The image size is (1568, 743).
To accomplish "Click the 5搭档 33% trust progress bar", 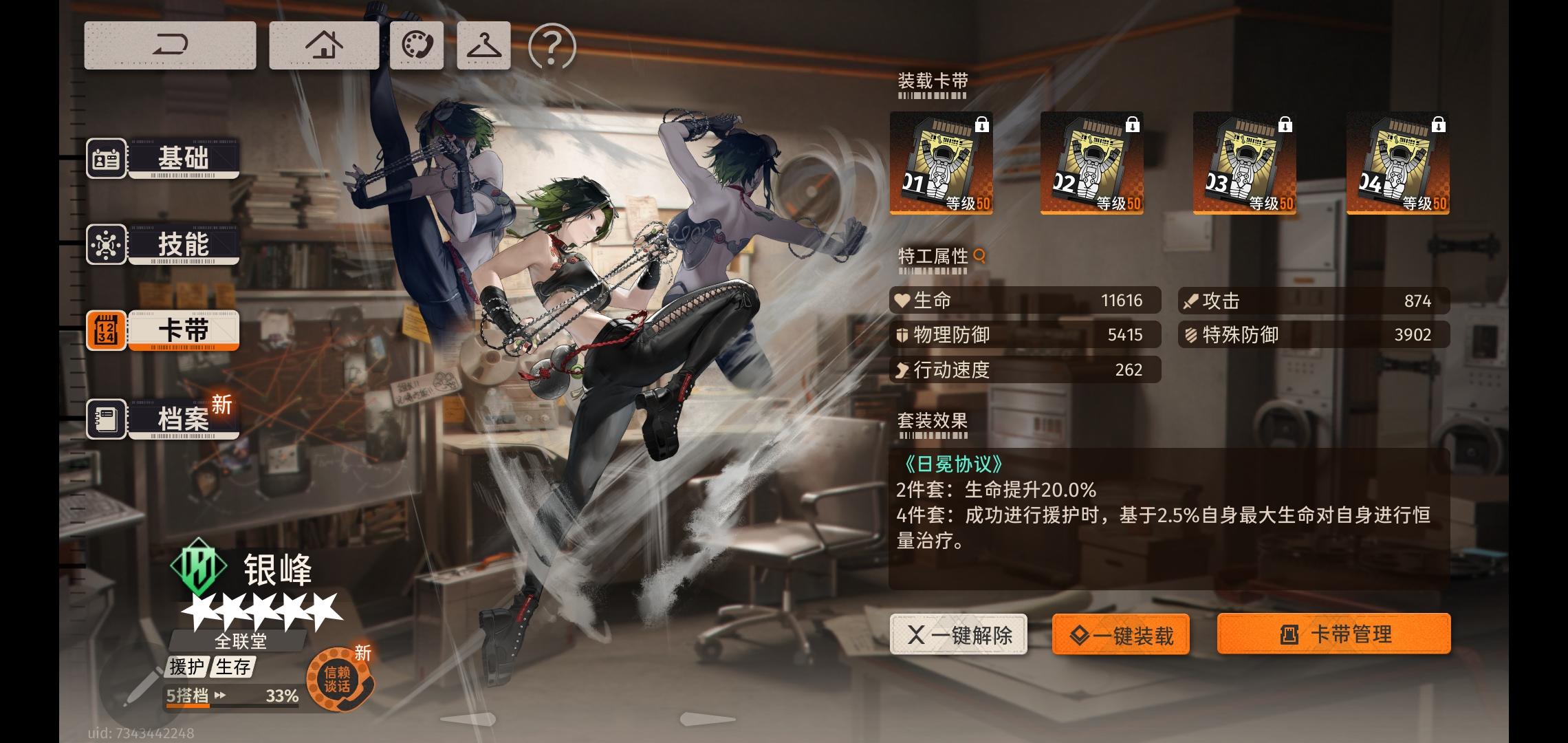I will click(x=227, y=696).
